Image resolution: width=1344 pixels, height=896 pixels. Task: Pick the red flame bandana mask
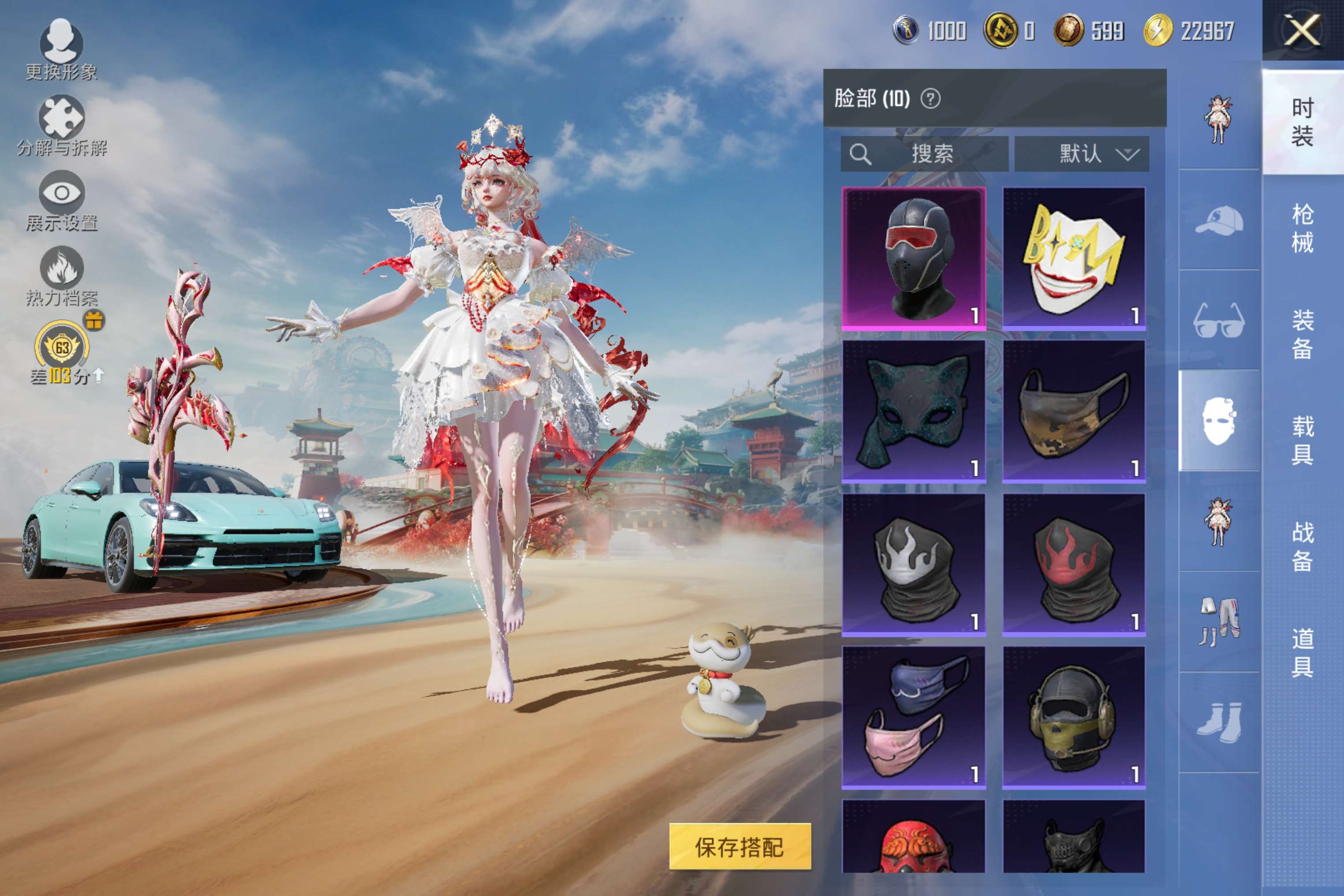tap(1074, 564)
